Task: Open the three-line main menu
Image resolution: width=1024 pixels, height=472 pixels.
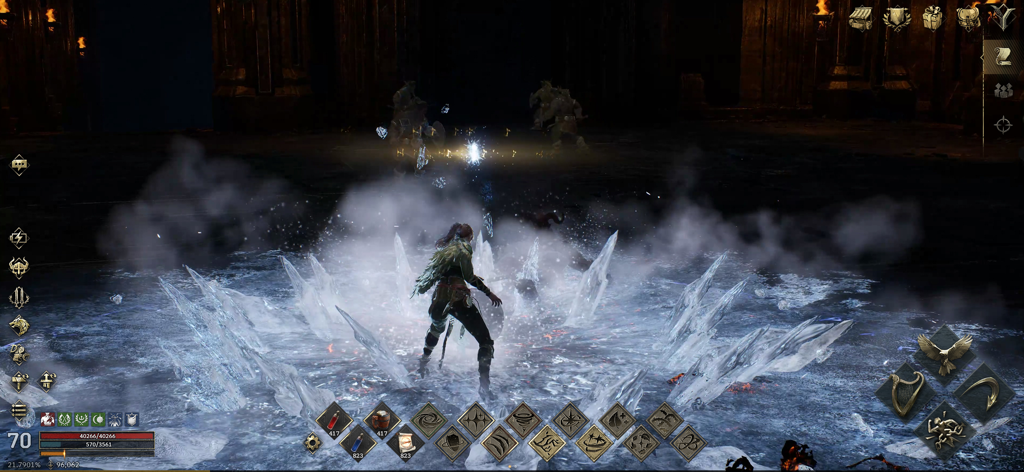Action: tap(19, 410)
